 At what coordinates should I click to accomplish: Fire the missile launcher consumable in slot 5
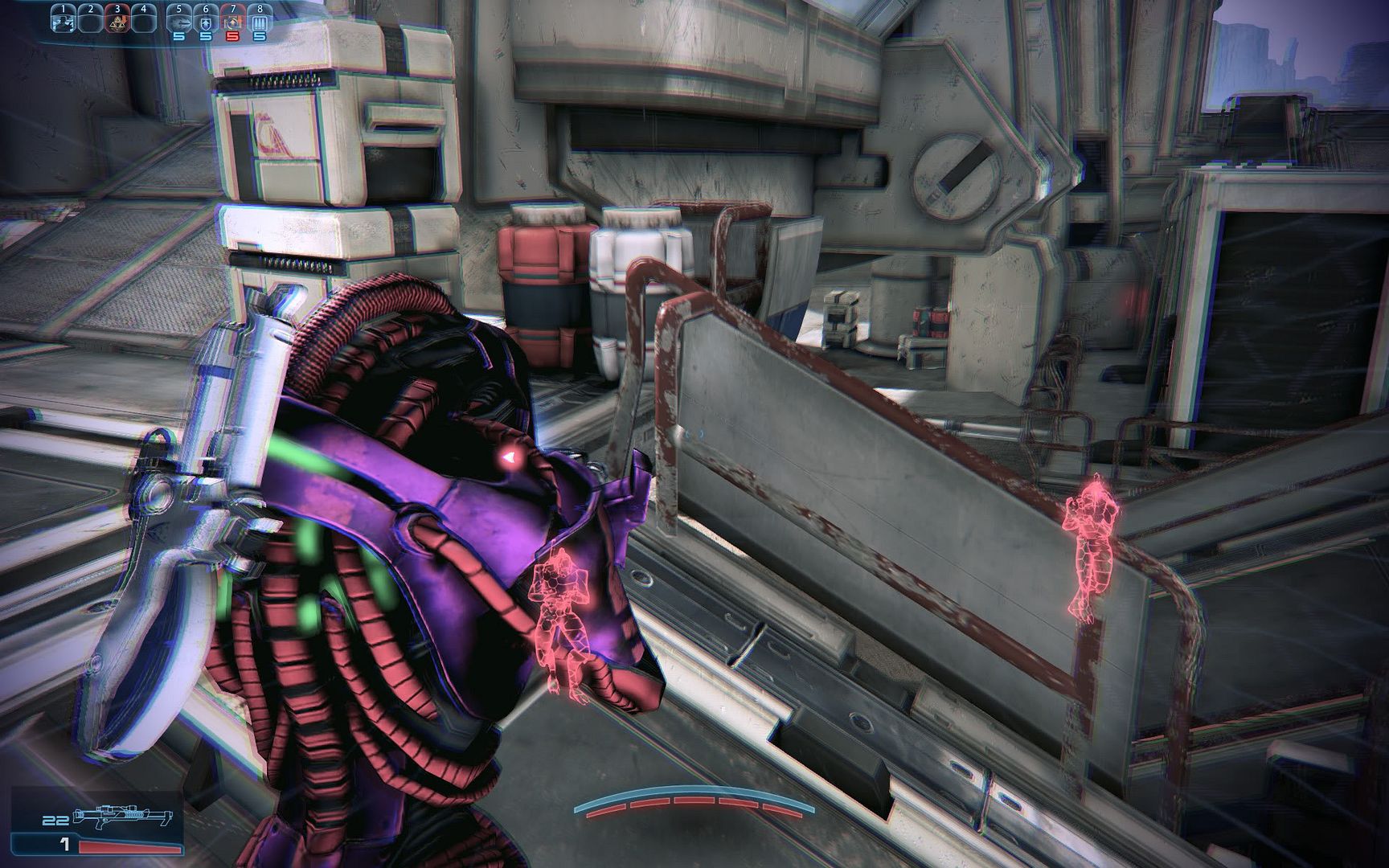point(178,22)
